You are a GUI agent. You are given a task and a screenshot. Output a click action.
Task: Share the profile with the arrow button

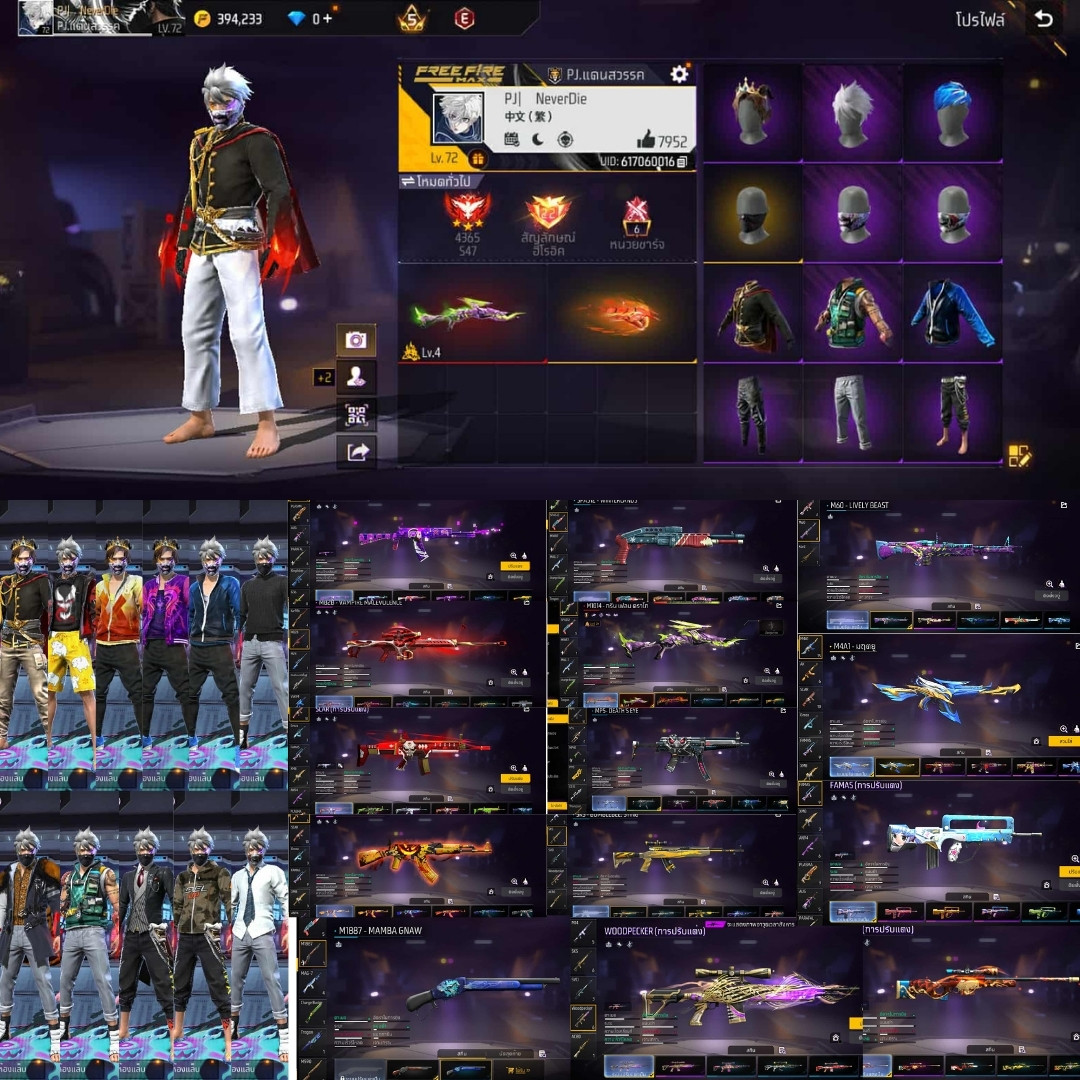click(356, 452)
